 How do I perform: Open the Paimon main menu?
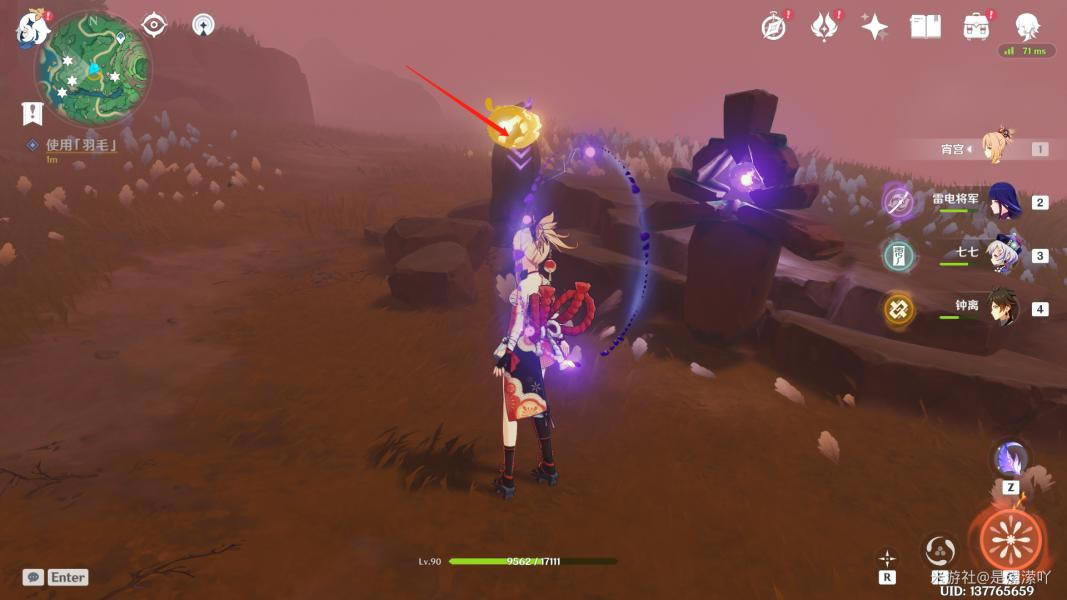[32, 28]
